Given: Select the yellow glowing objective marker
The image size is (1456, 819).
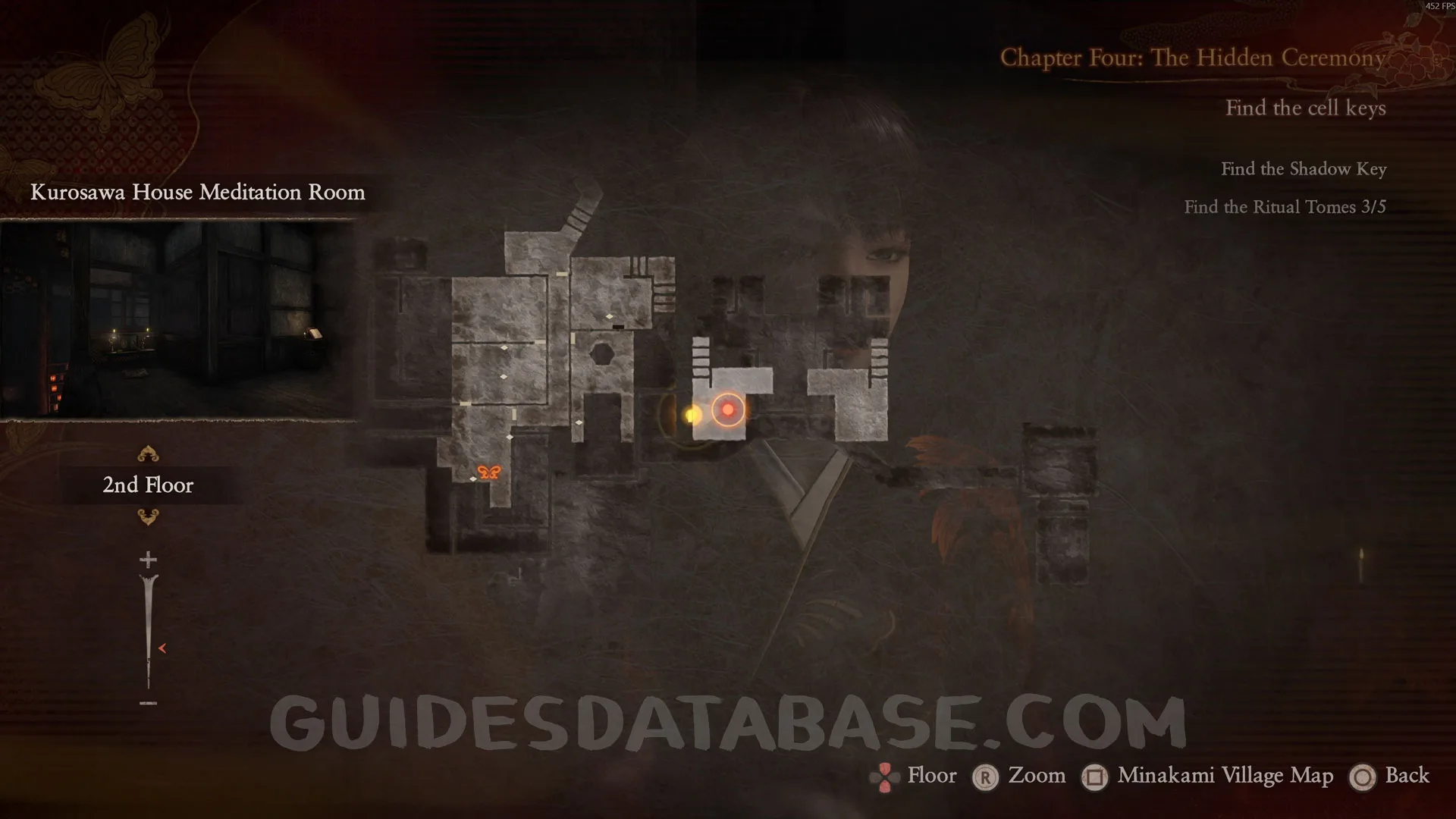Looking at the screenshot, I should (692, 415).
